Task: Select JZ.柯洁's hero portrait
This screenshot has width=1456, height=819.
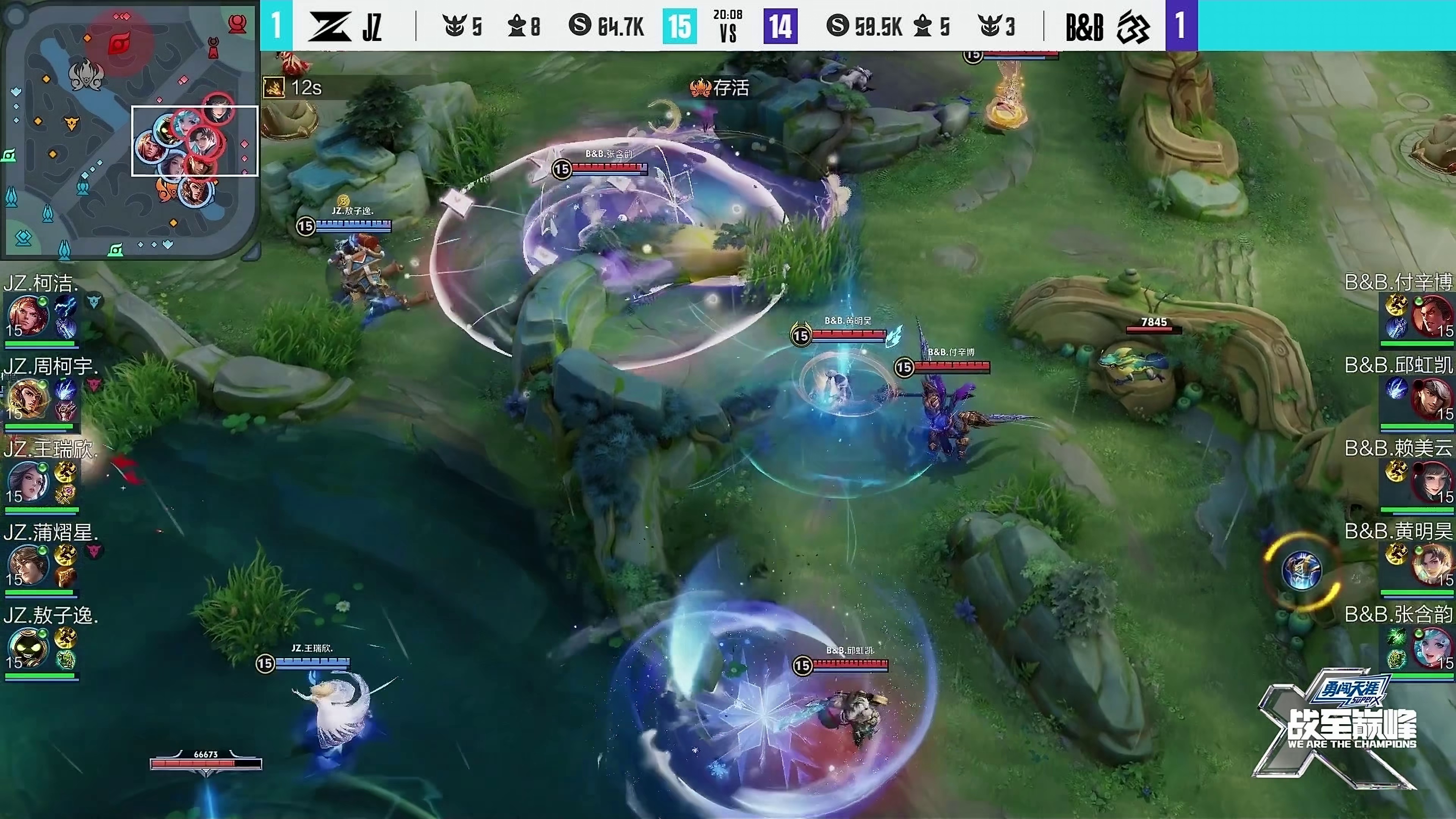Action: tap(27, 314)
